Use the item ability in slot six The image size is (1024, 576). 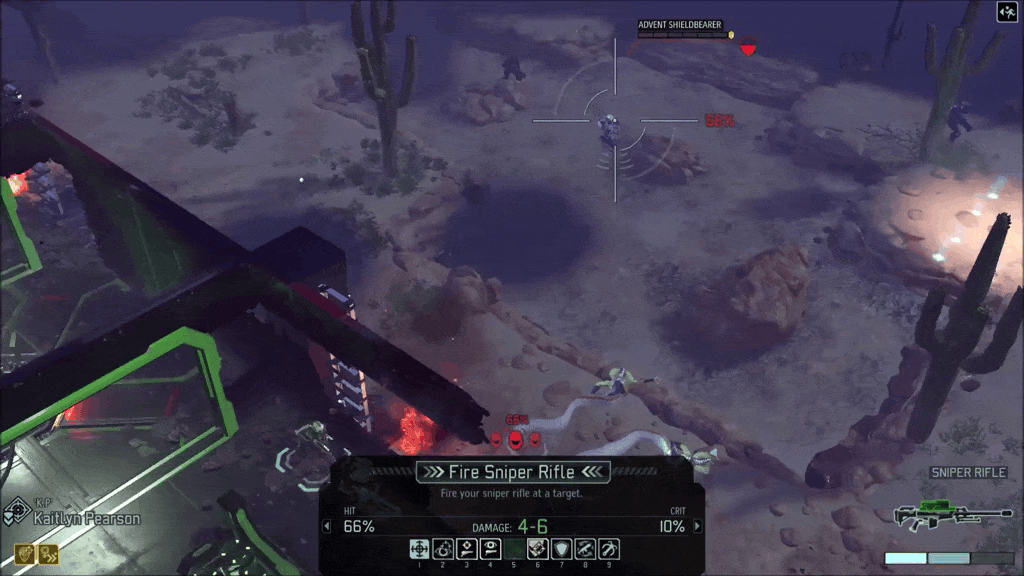coord(537,548)
